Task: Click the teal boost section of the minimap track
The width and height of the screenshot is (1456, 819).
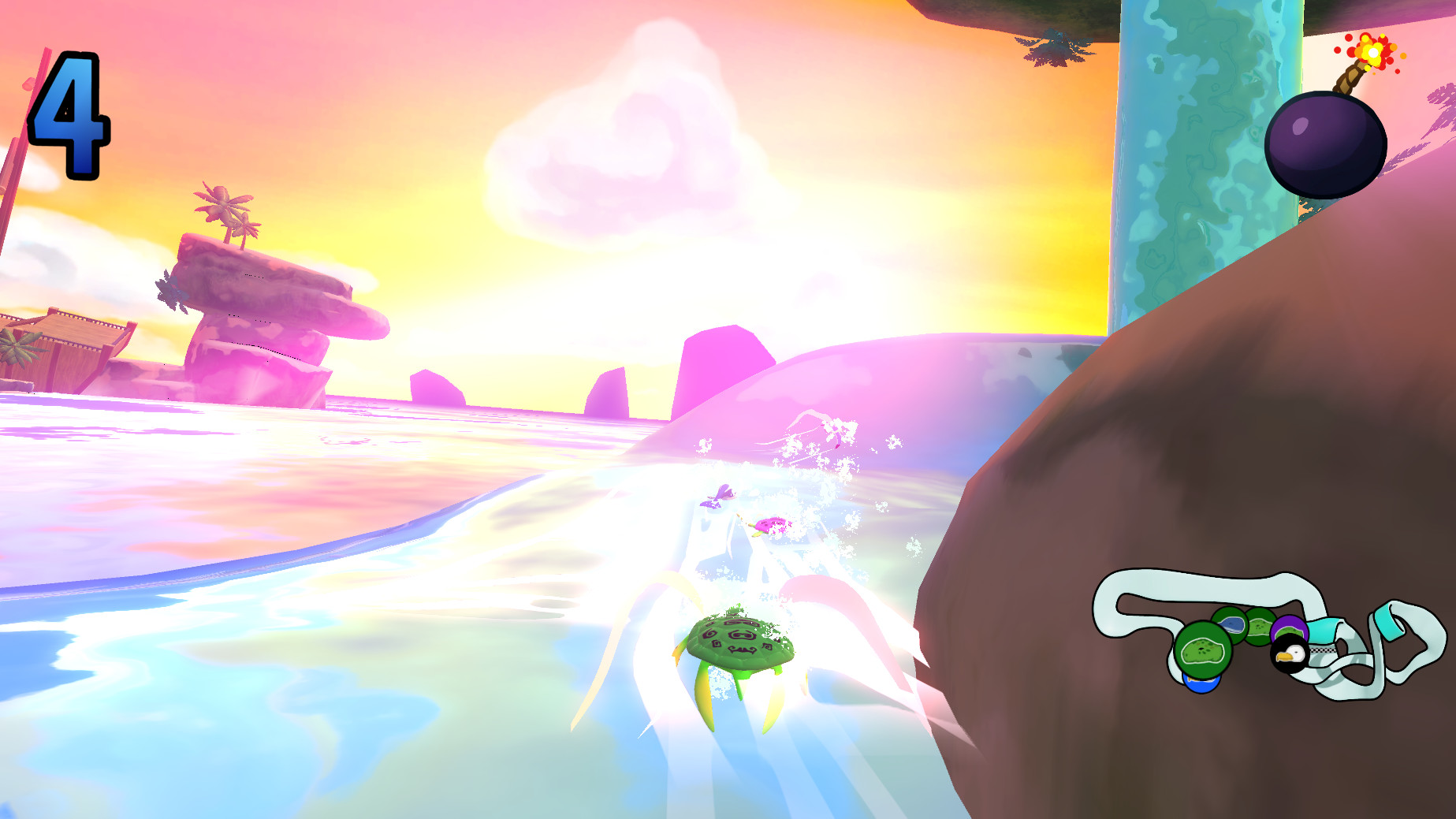Action: (x=1323, y=629)
